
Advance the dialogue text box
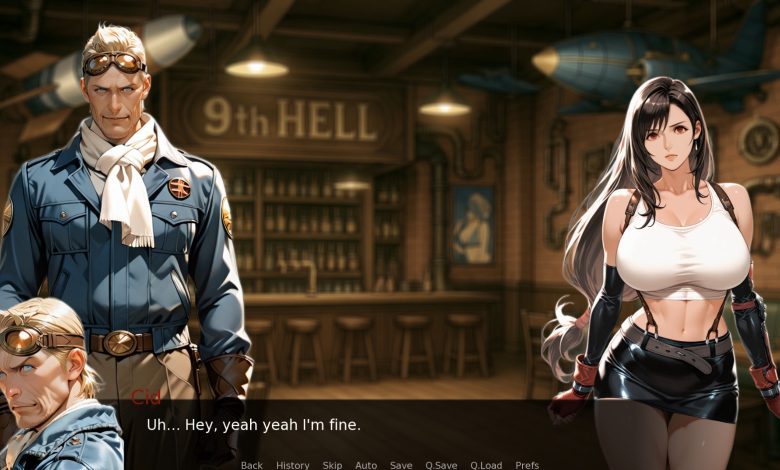pyautogui.click(x=390, y=427)
